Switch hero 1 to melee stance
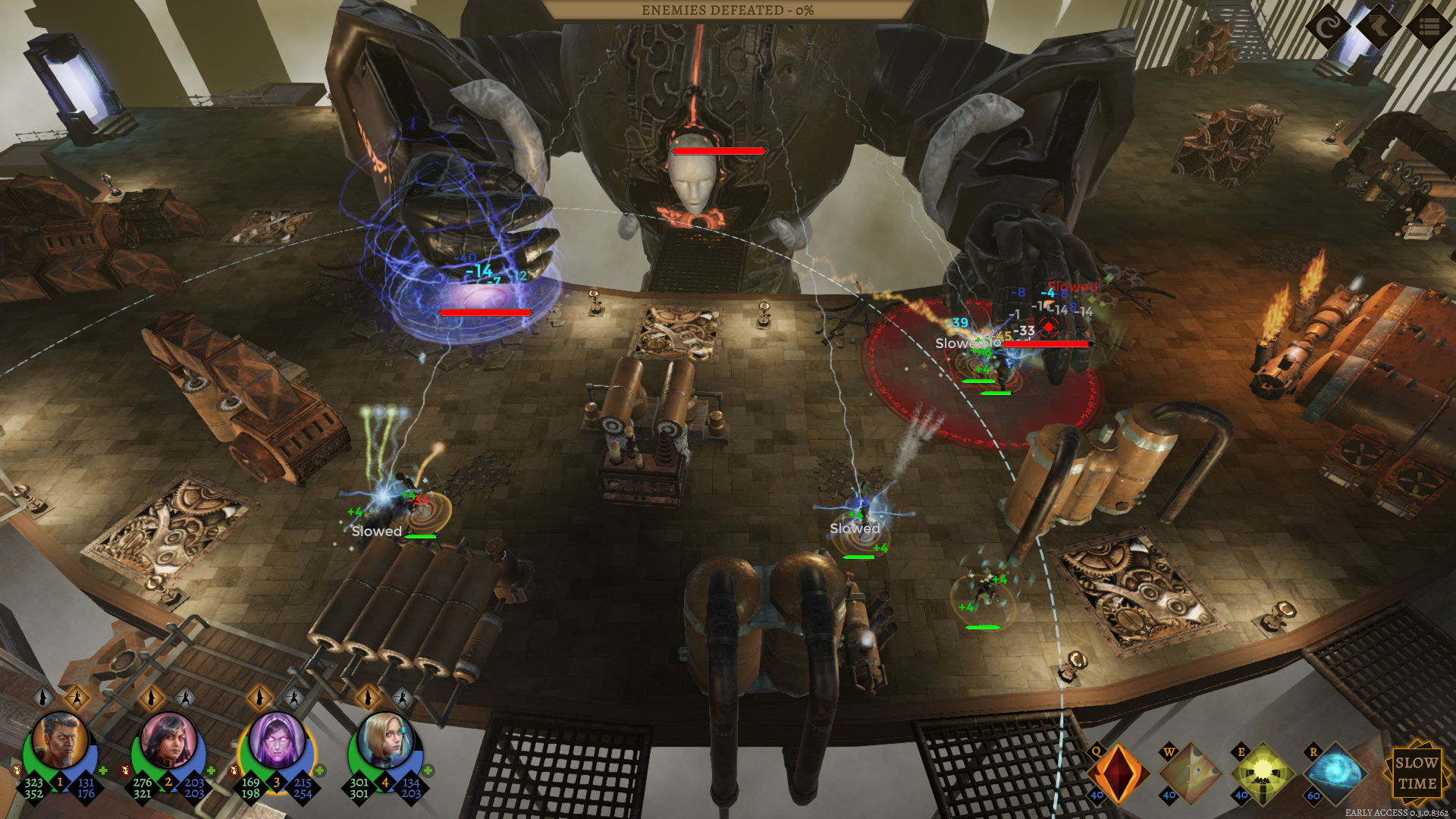 (77, 698)
